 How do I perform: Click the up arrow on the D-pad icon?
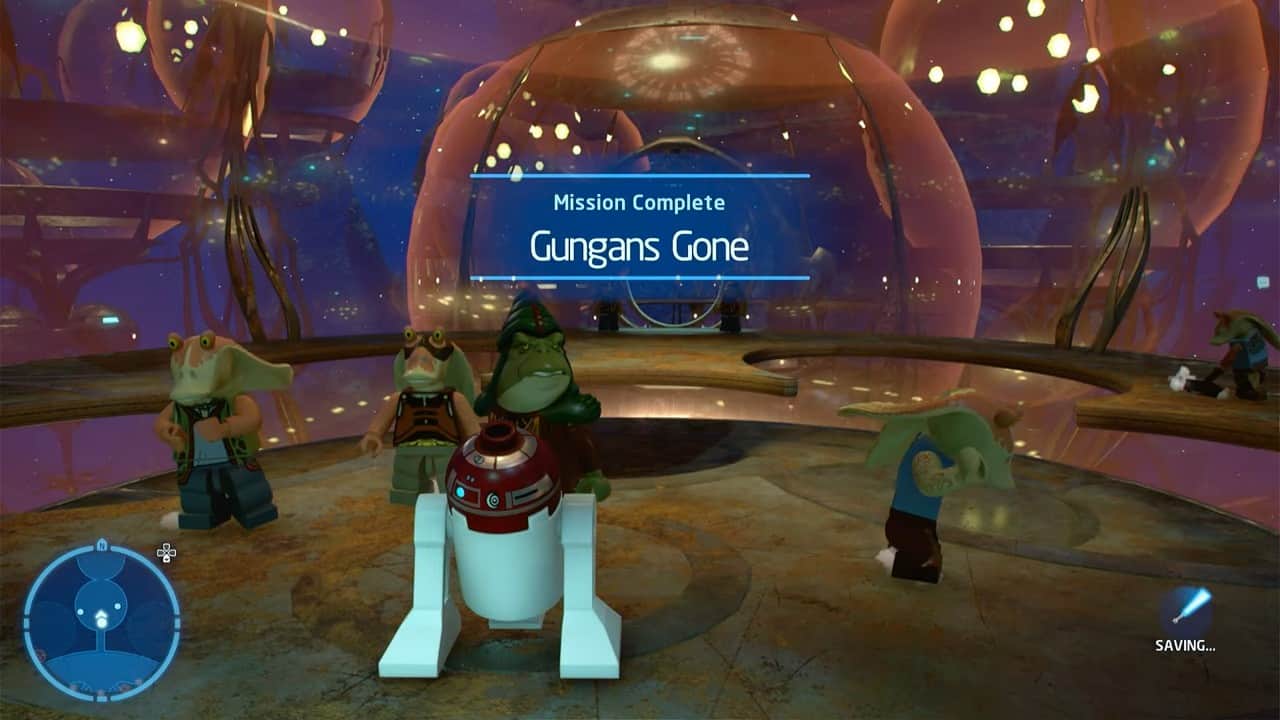(x=166, y=545)
